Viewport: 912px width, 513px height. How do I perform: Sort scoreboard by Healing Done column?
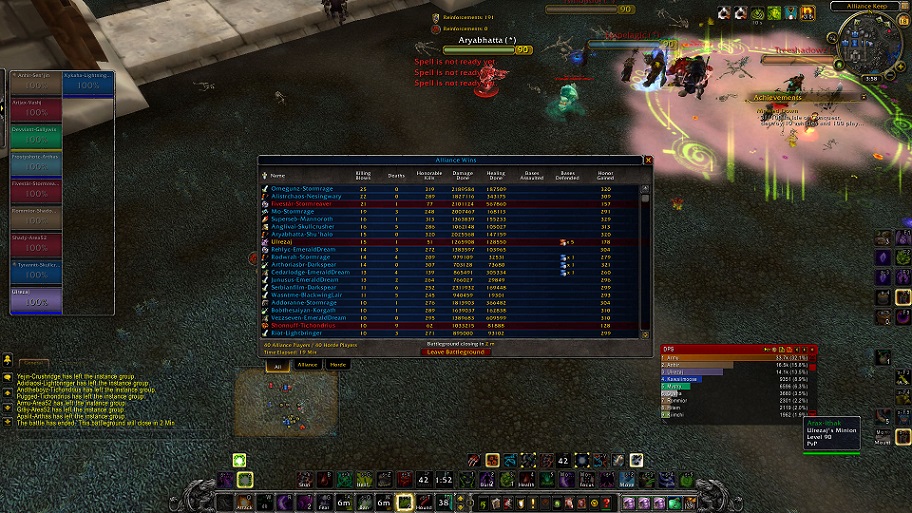click(x=497, y=176)
